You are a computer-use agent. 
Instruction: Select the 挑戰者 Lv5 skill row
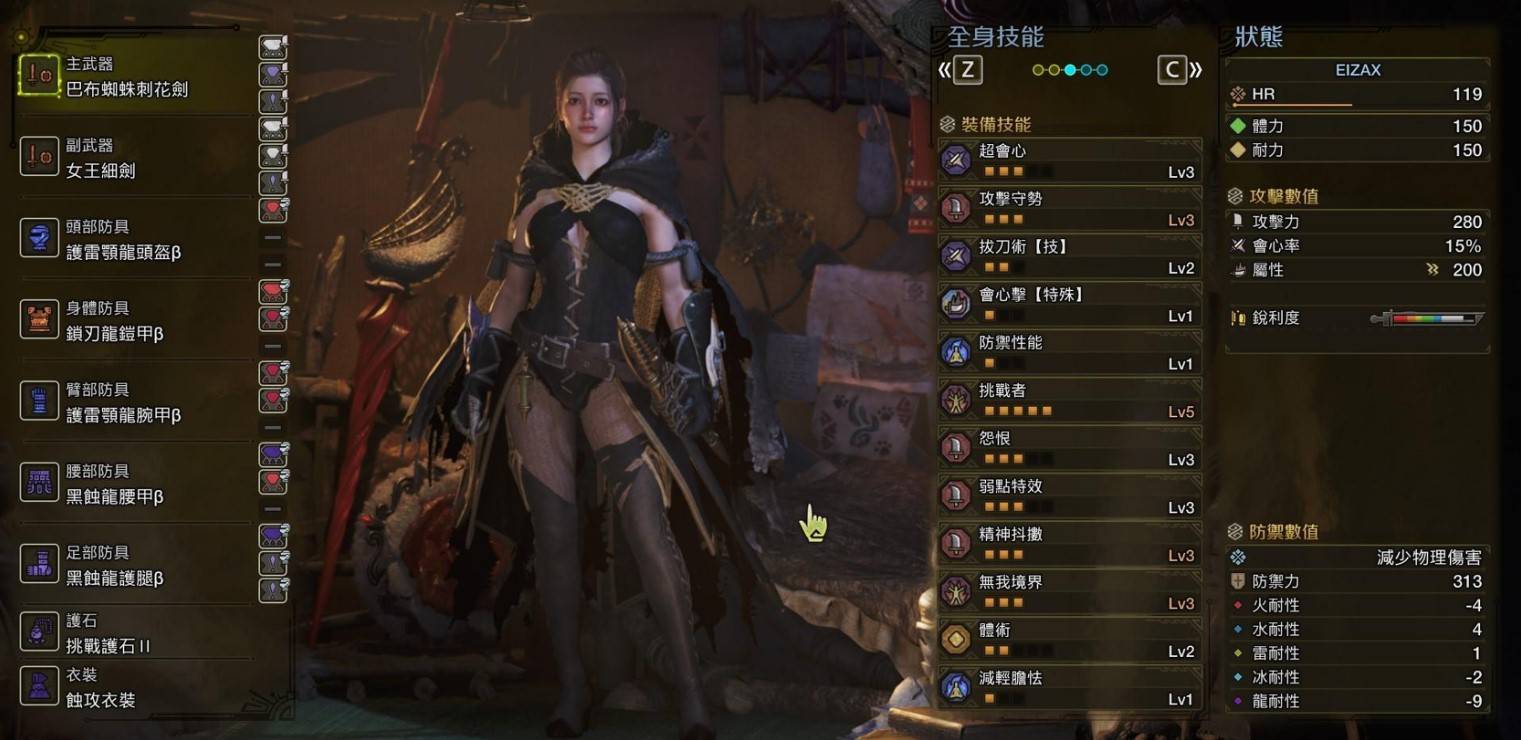[1069, 401]
